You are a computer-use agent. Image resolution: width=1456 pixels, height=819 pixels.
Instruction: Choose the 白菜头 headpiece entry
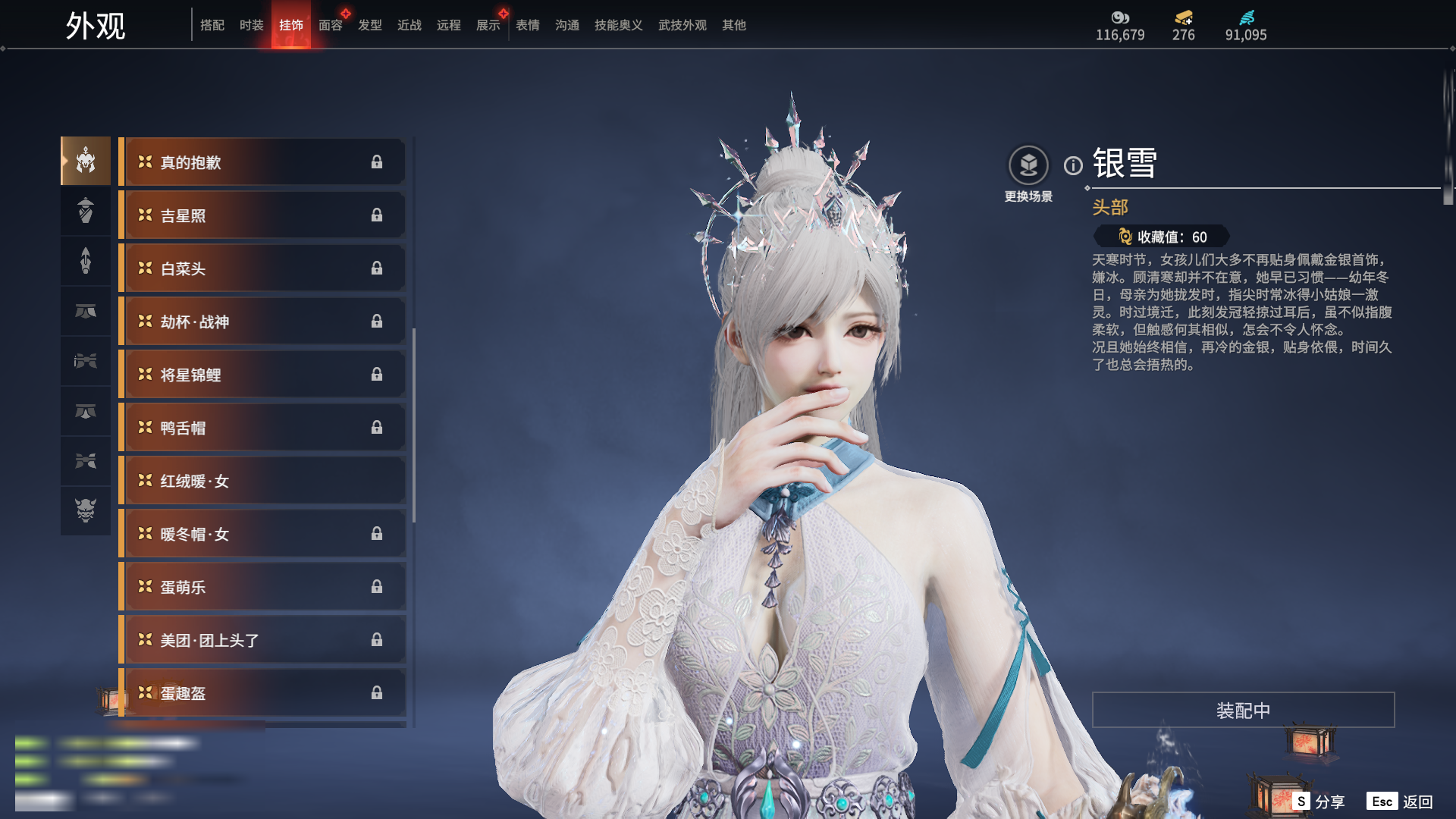point(262,268)
